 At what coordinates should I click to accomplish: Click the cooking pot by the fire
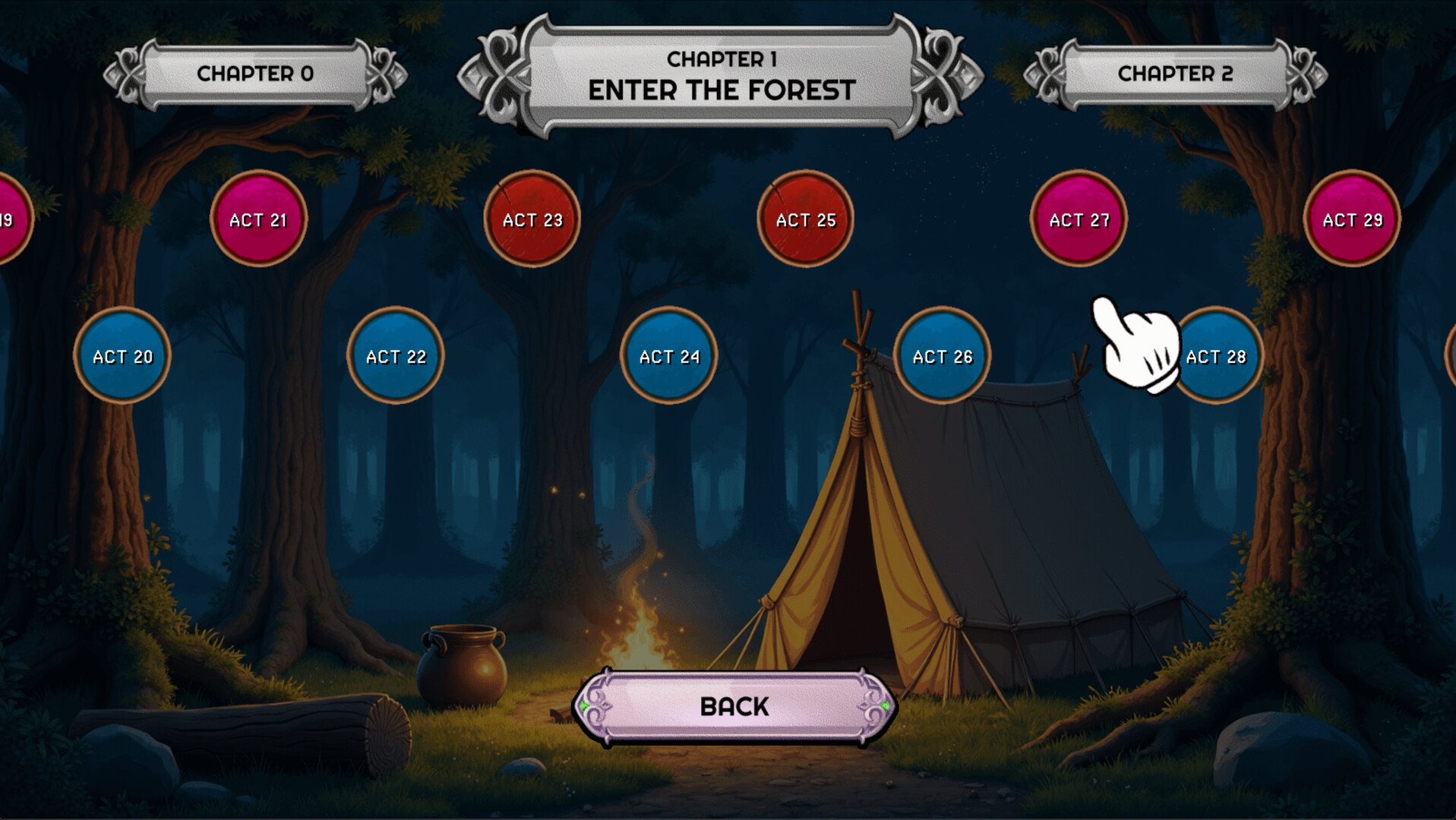point(463,668)
